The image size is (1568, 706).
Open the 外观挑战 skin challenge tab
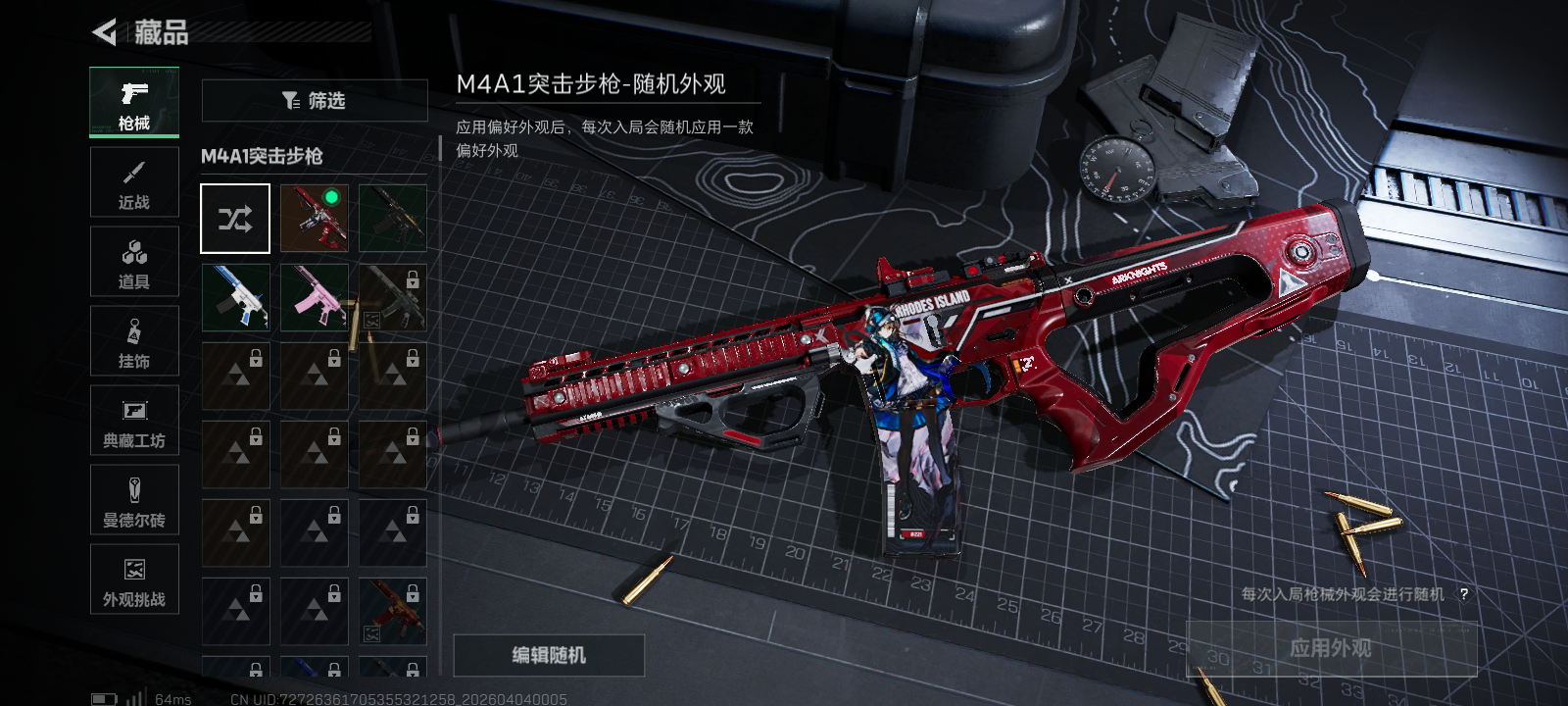click(x=134, y=580)
